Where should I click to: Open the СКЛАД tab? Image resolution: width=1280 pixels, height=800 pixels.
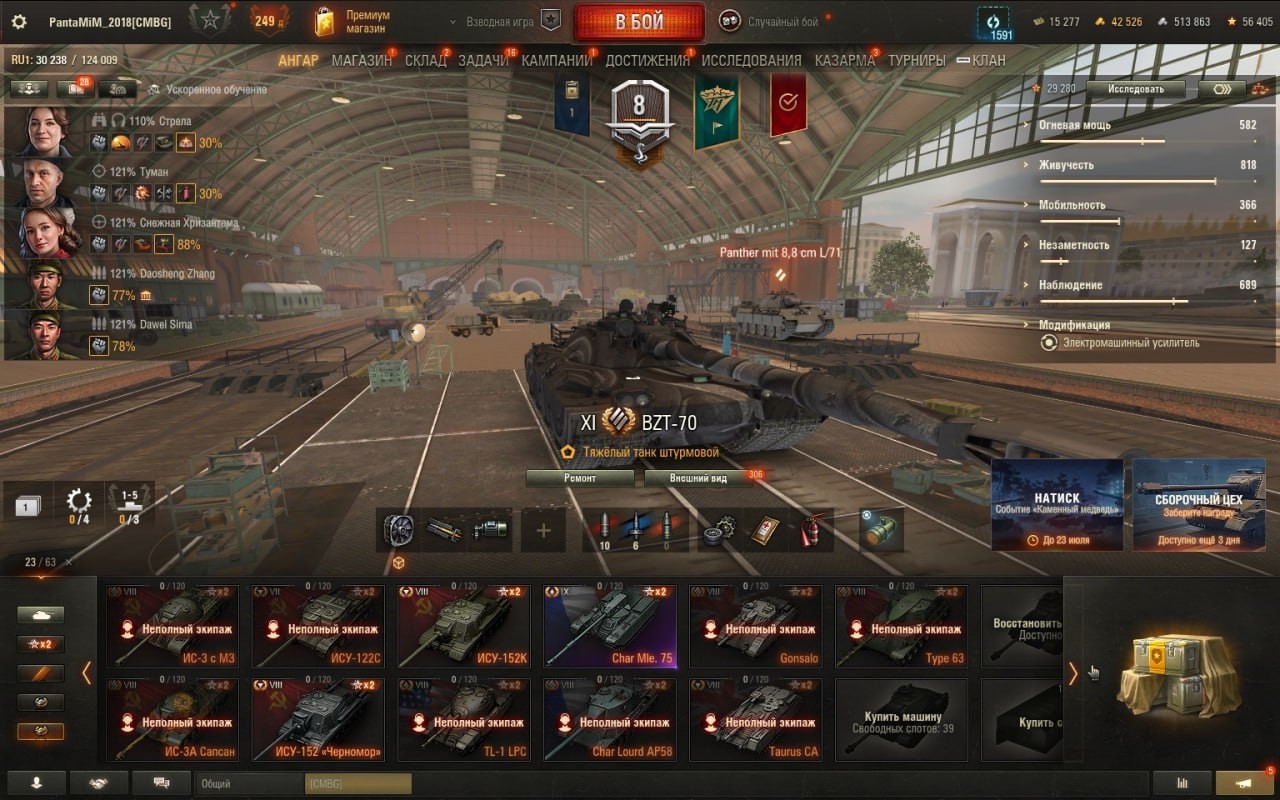[x=426, y=60]
